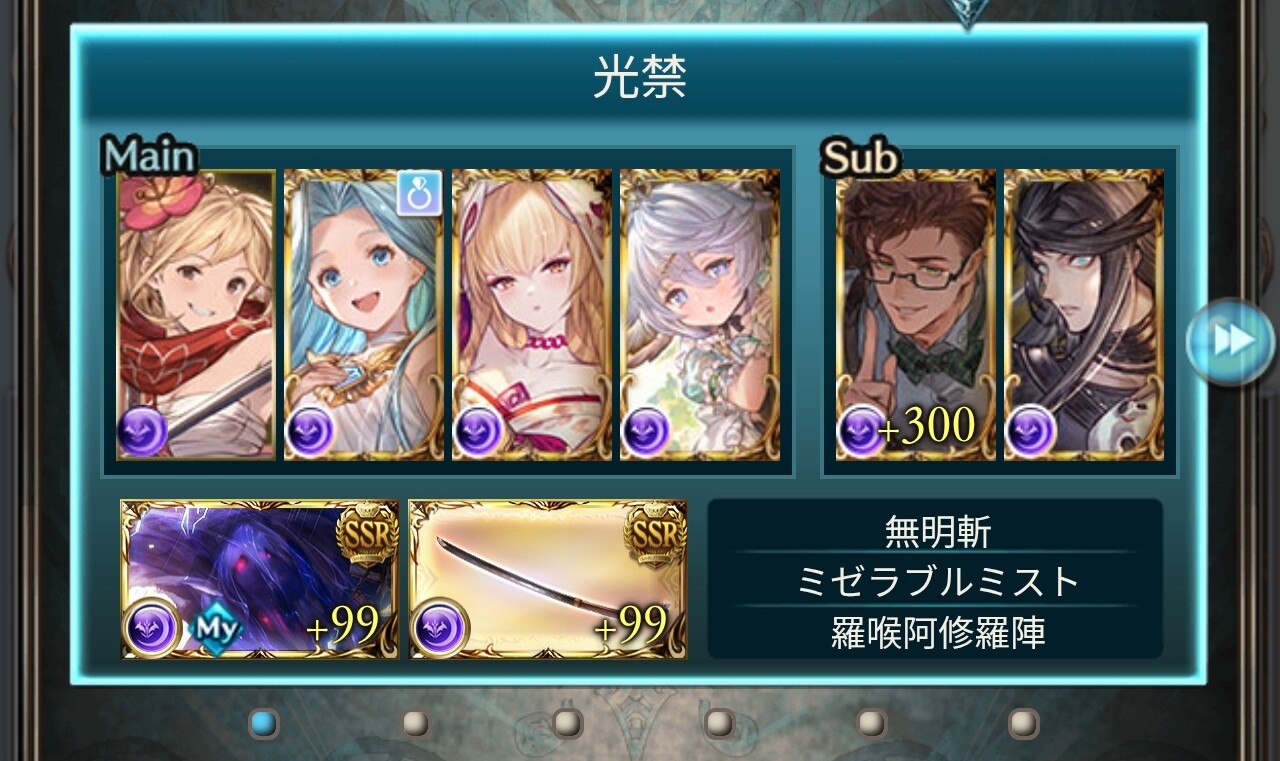Select the long blonde-haired woman in white
Viewport: 1280px width, 761px height.
[532, 314]
